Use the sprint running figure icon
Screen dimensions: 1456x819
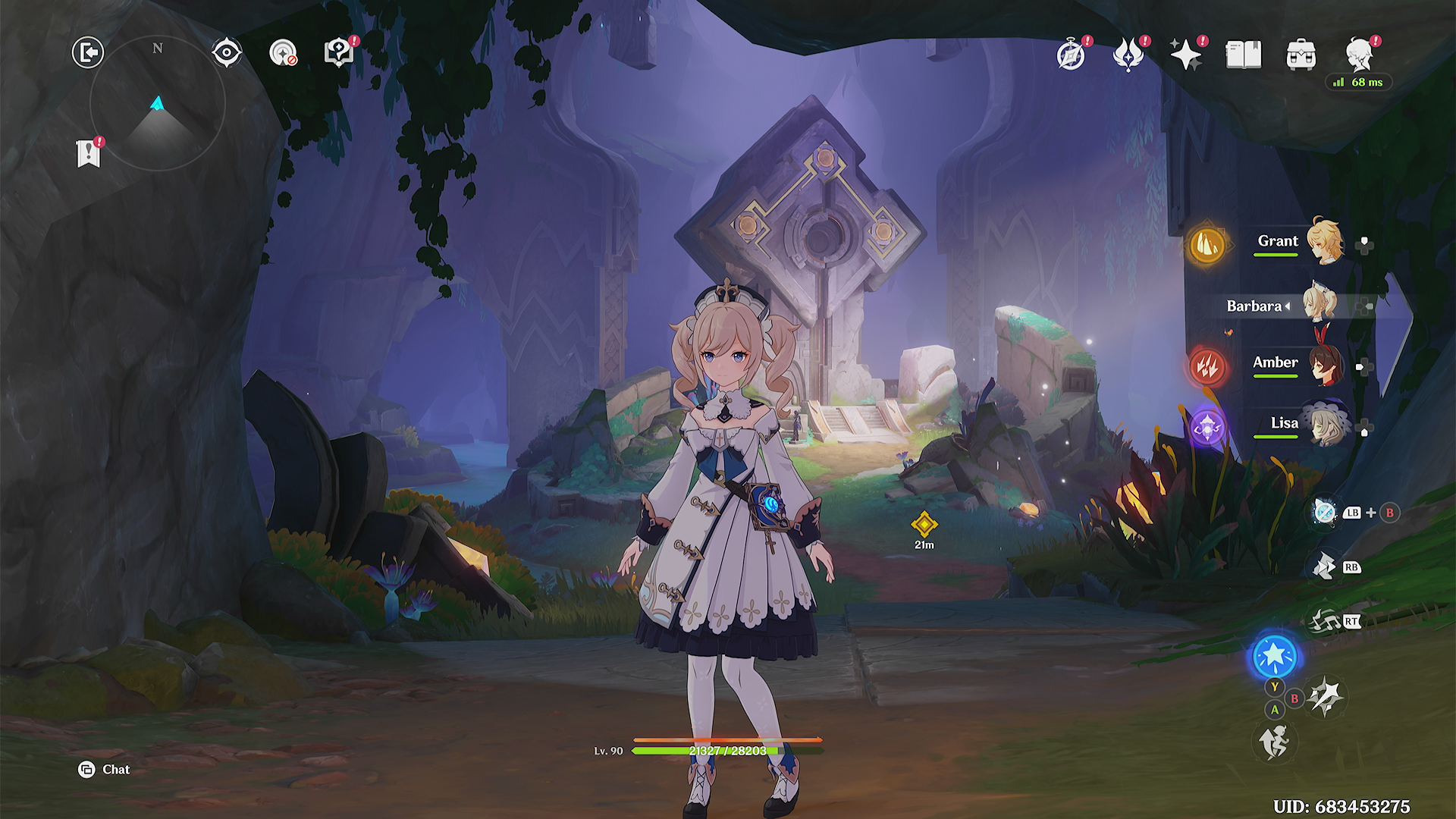pos(1275,741)
